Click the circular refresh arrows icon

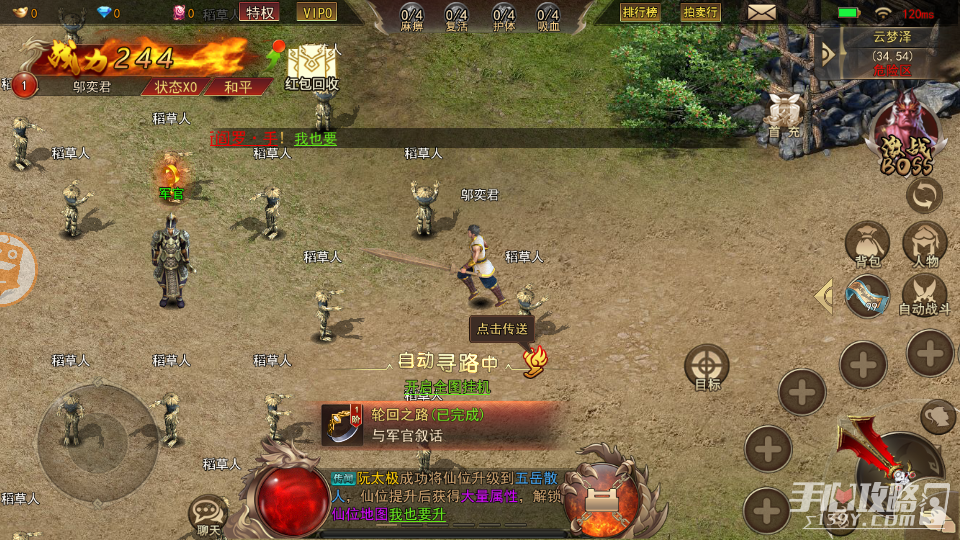(924, 195)
